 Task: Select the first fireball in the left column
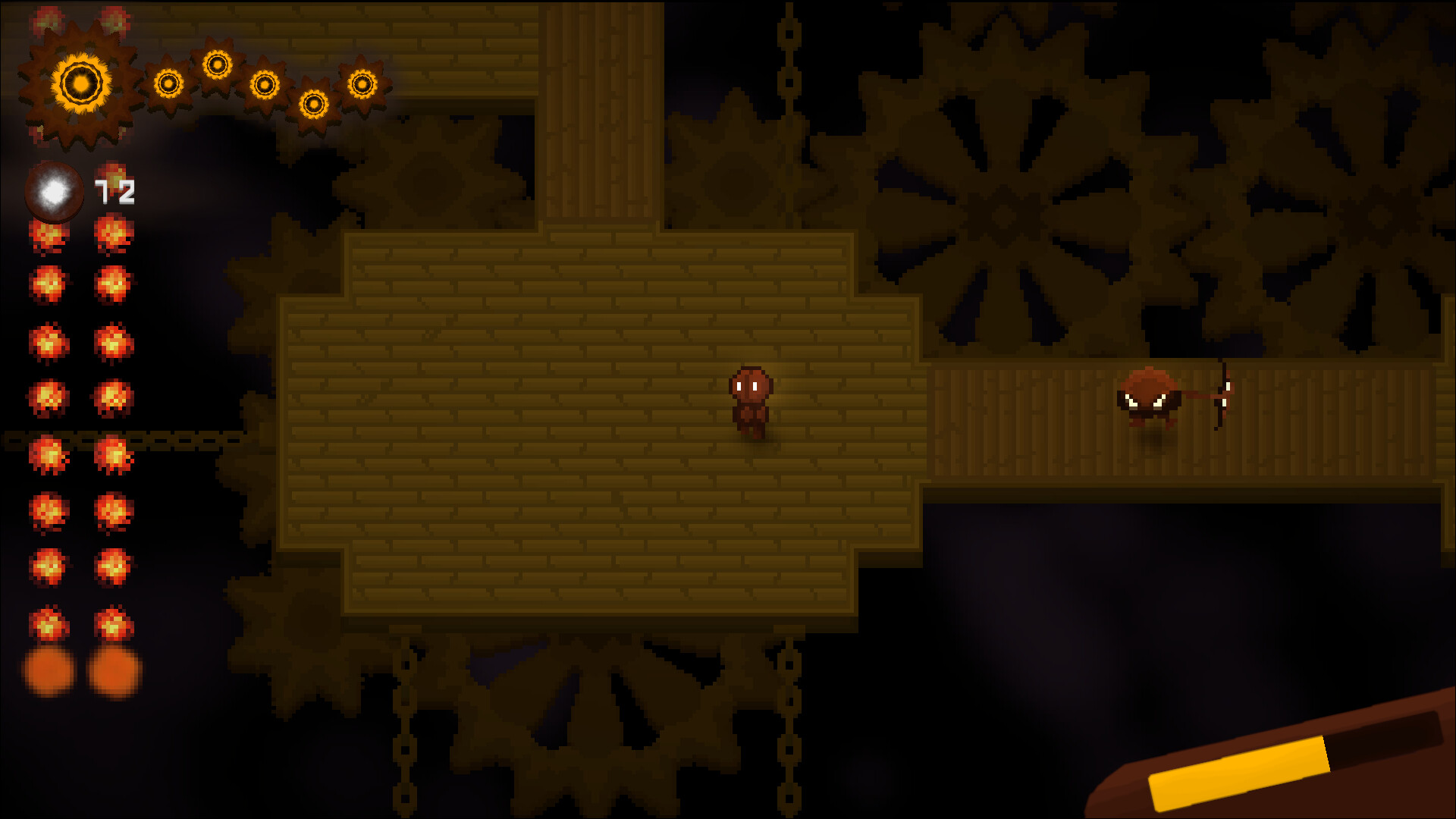pos(47,237)
